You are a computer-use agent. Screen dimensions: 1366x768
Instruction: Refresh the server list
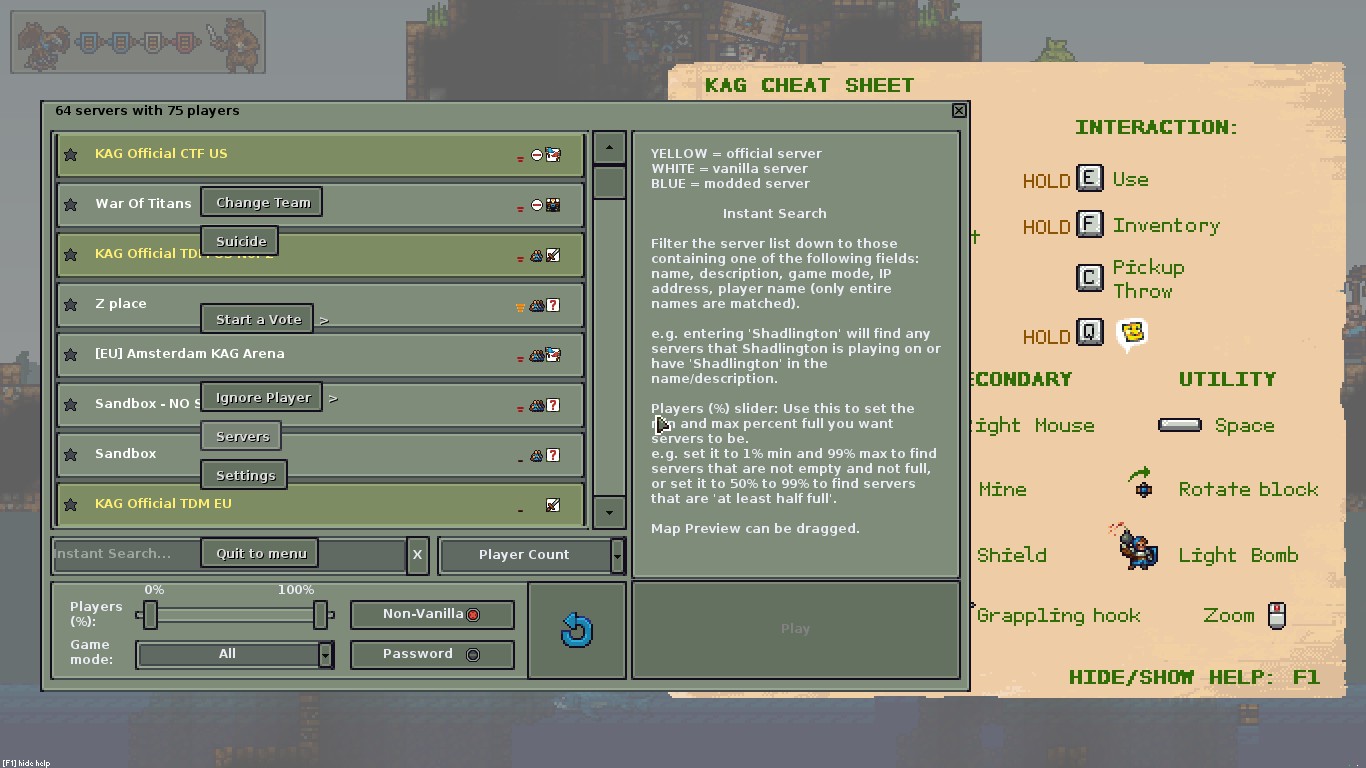577,630
